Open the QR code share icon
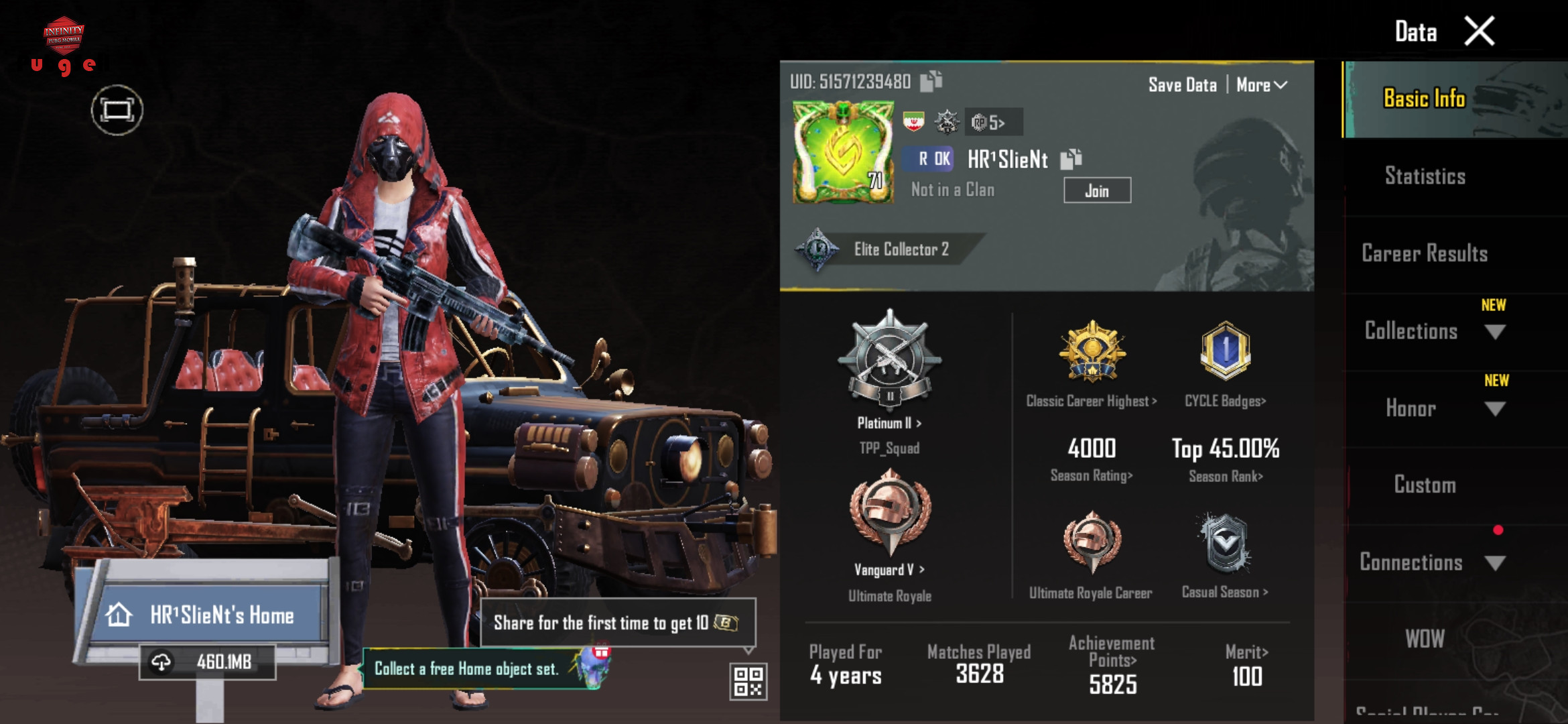 748,681
